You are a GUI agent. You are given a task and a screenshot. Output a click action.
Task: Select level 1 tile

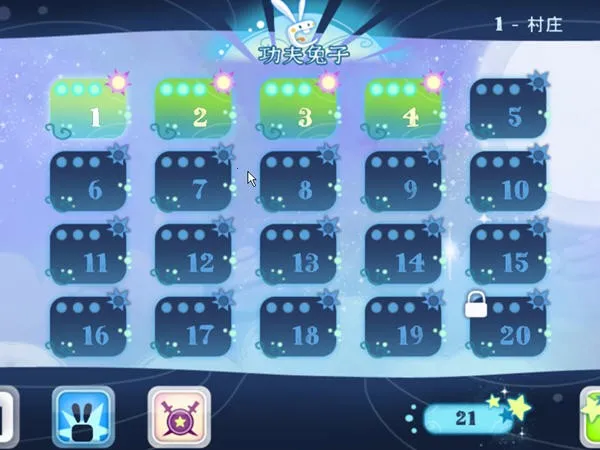pyautogui.click(x=90, y=110)
